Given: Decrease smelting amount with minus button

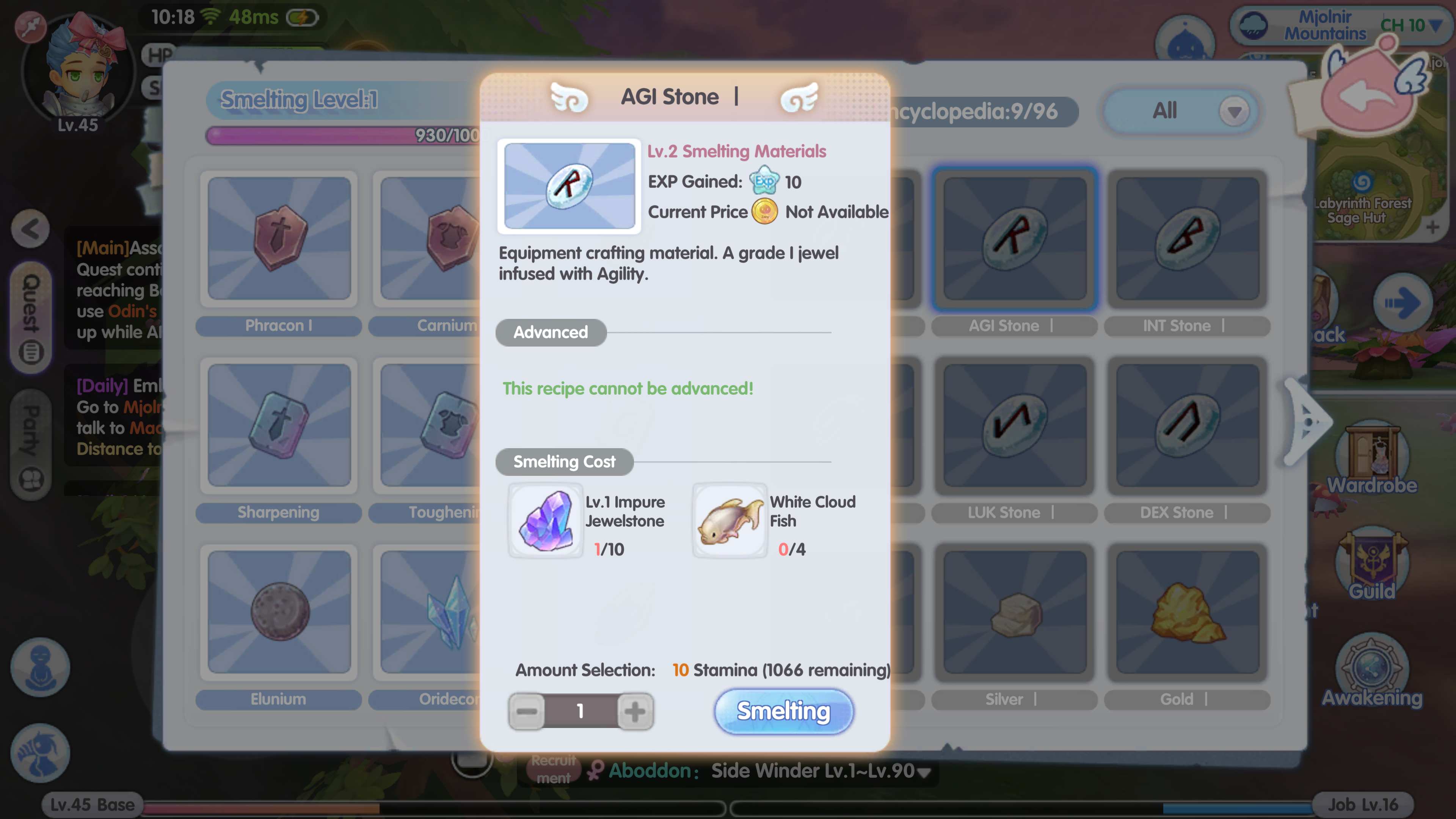Looking at the screenshot, I should [526, 711].
